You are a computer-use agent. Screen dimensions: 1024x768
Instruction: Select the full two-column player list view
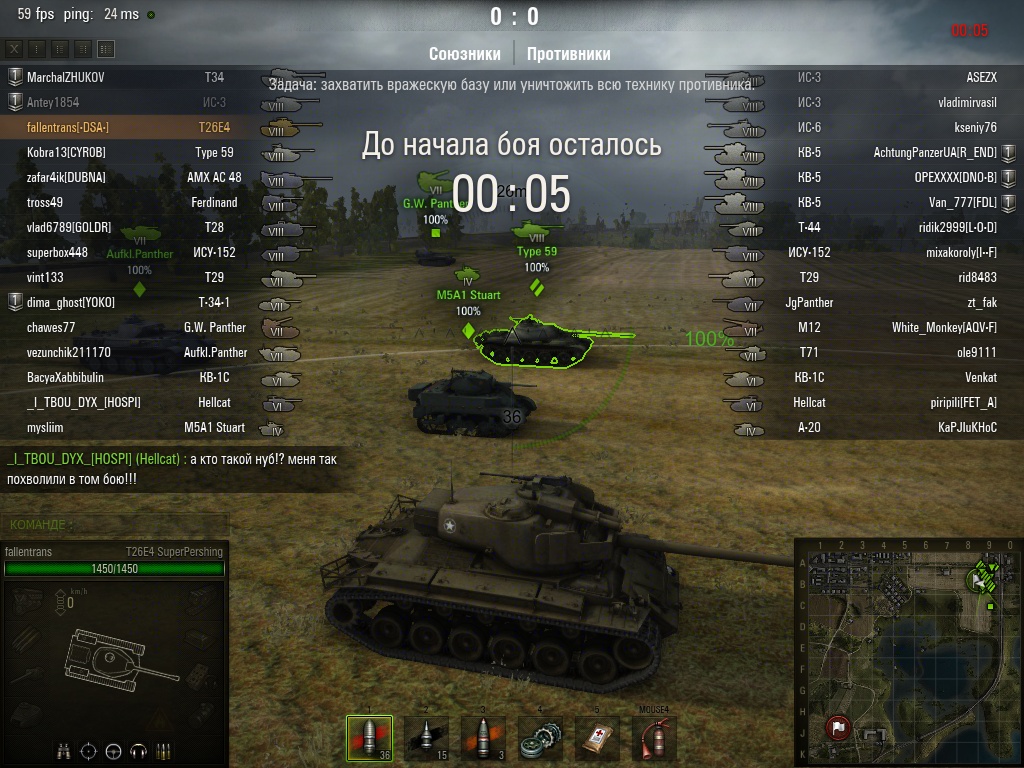(106, 48)
